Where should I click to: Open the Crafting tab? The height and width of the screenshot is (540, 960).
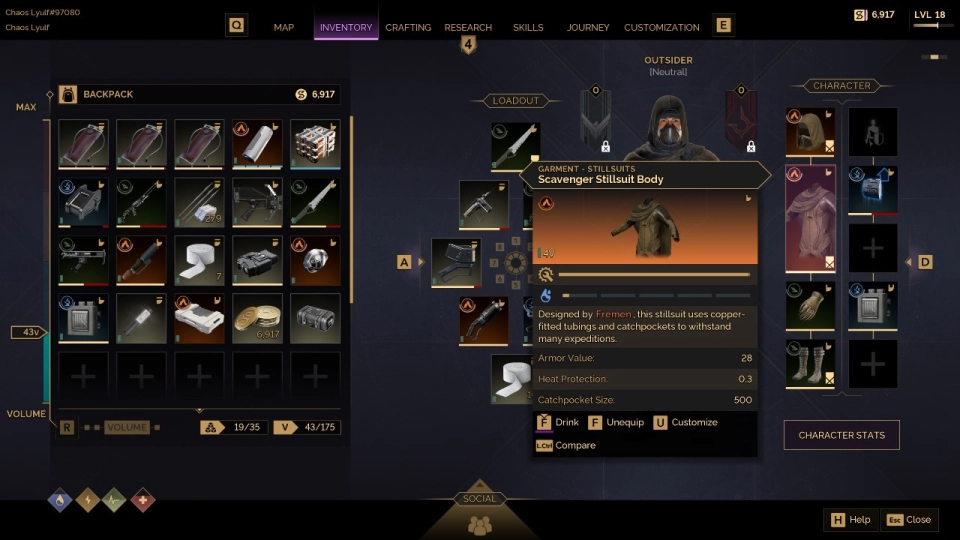click(x=408, y=27)
